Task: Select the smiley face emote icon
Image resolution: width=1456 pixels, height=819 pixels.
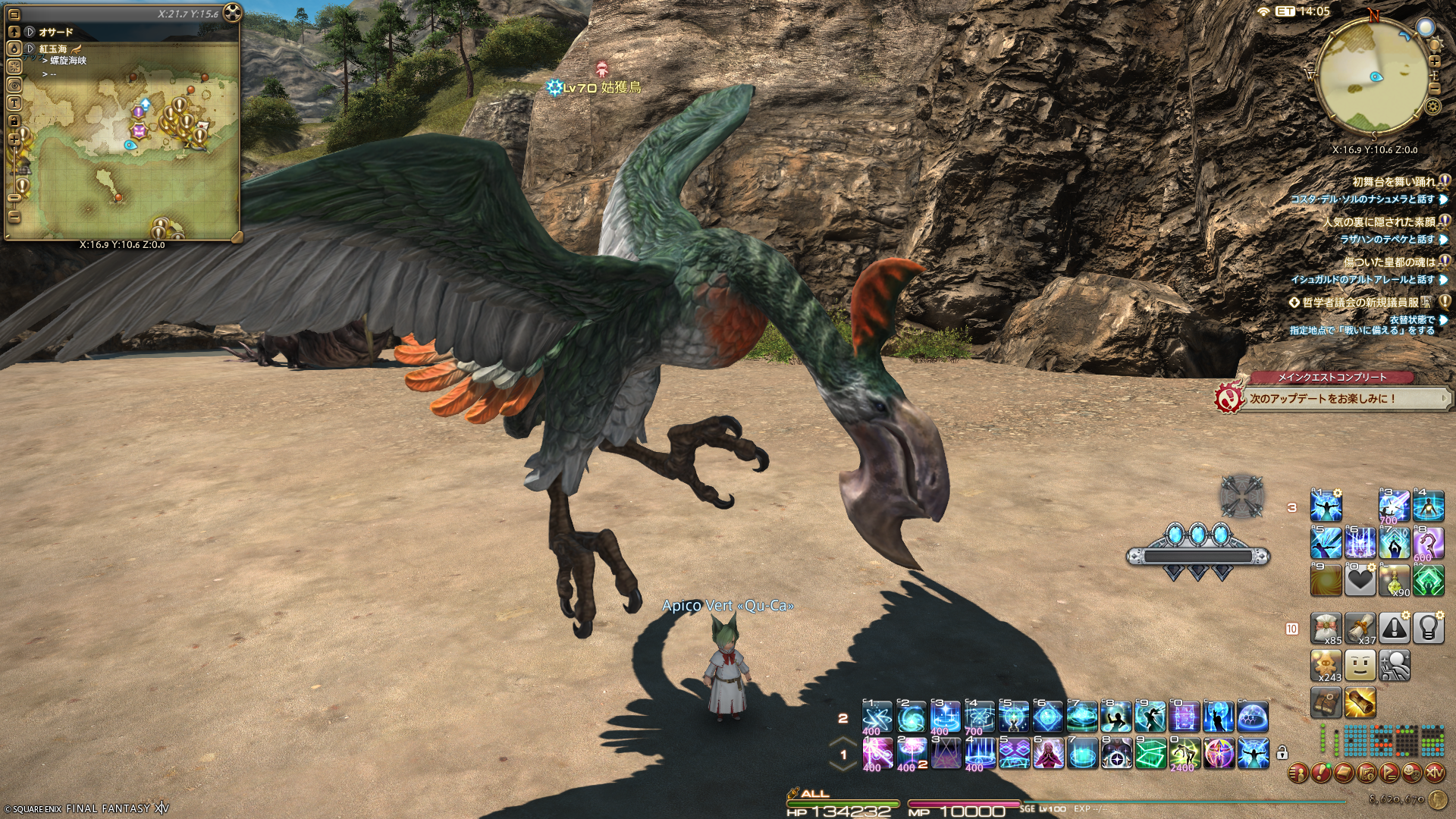Action: 1360,666
